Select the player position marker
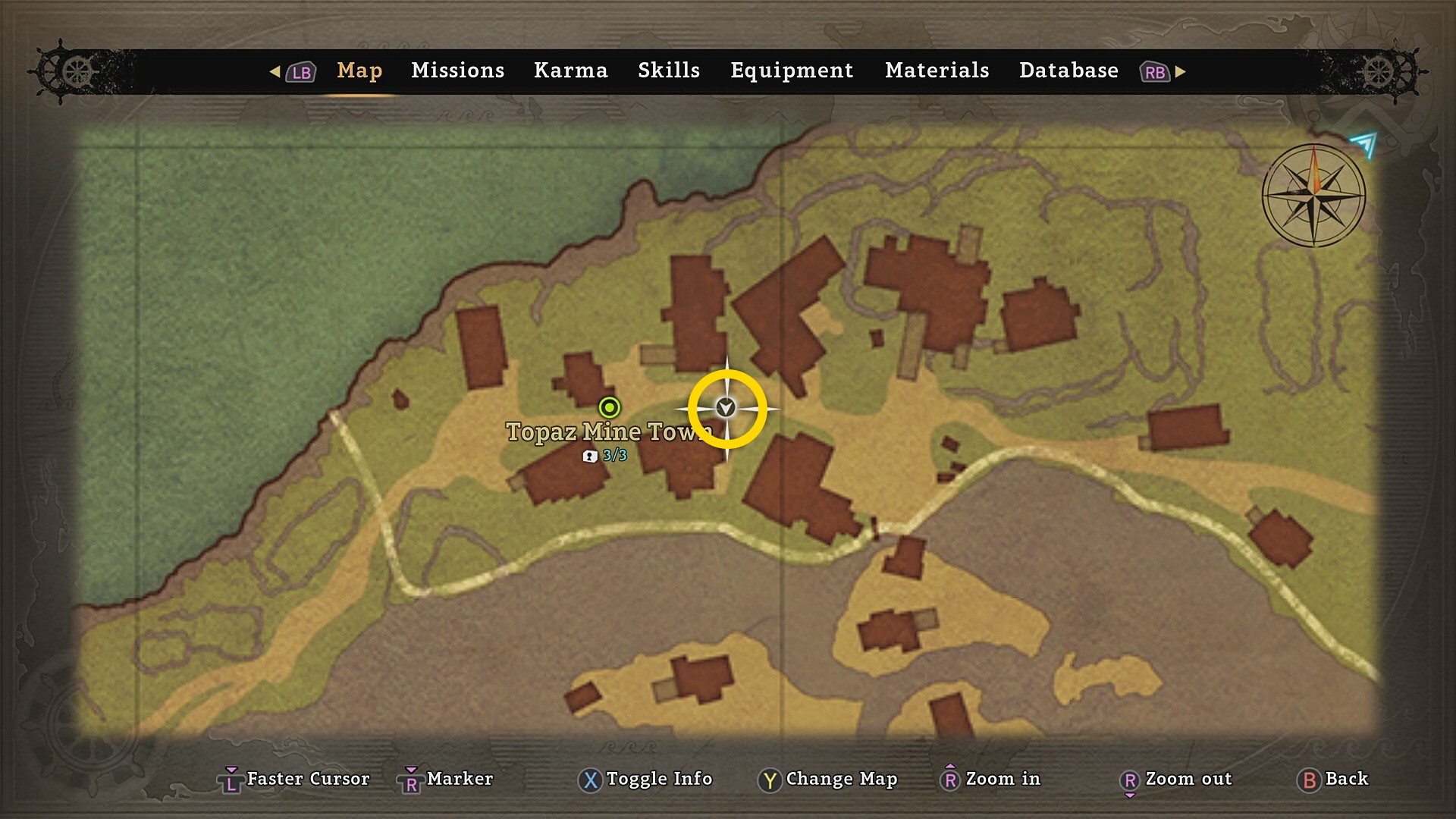The image size is (1456, 819). [726, 408]
